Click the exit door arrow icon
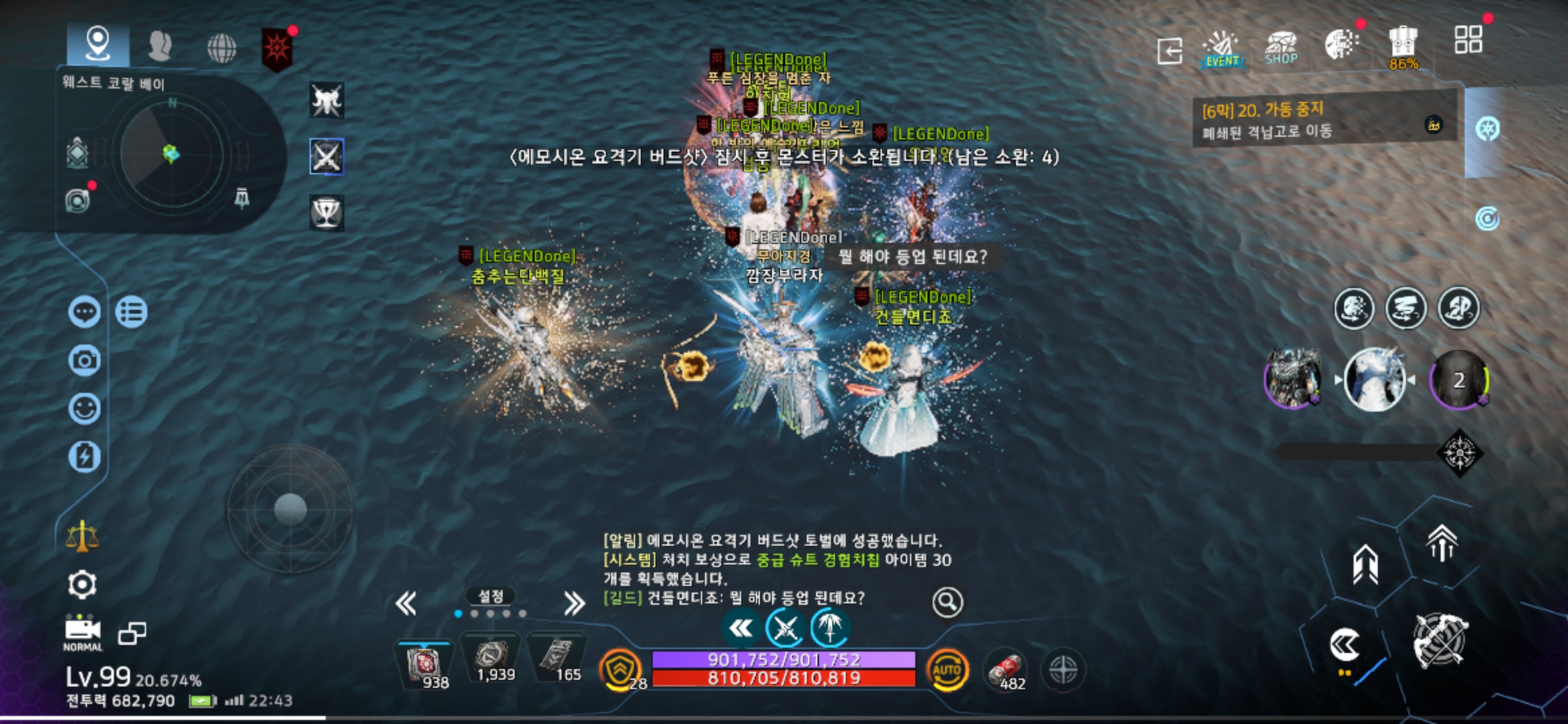 1169,51
